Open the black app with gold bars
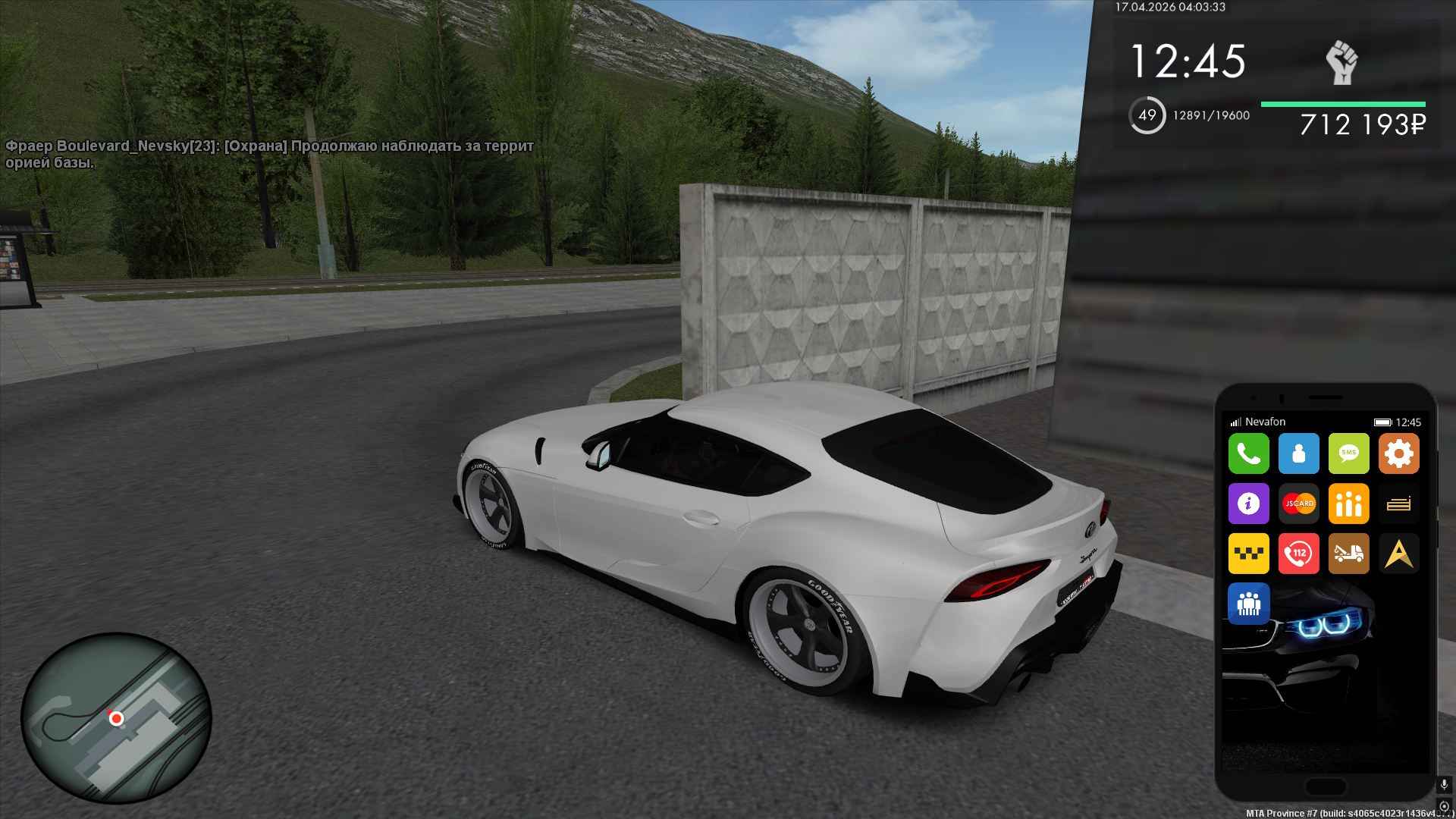Viewport: 1456px width, 819px height. point(1398,504)
